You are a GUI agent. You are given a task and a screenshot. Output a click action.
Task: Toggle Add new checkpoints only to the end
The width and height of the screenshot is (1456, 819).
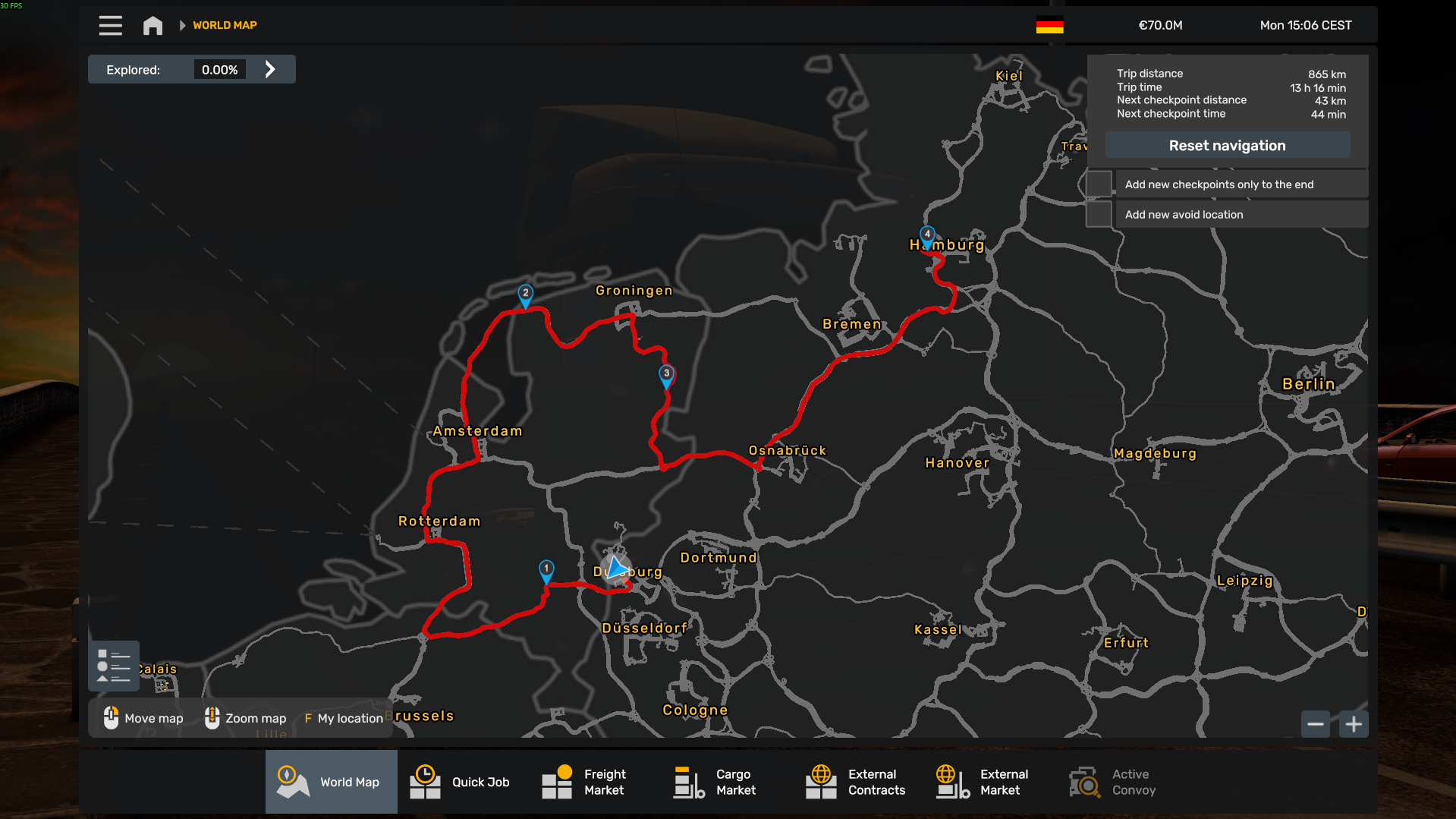coord(1099,184)
